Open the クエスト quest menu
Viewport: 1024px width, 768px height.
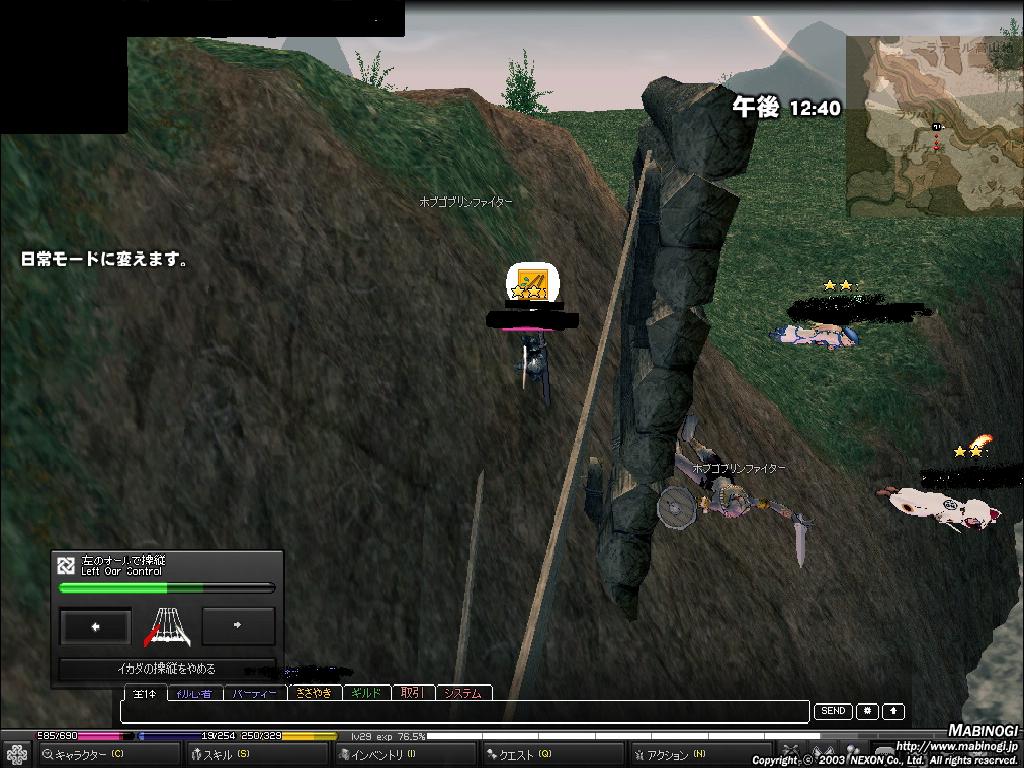click(551, 755)
